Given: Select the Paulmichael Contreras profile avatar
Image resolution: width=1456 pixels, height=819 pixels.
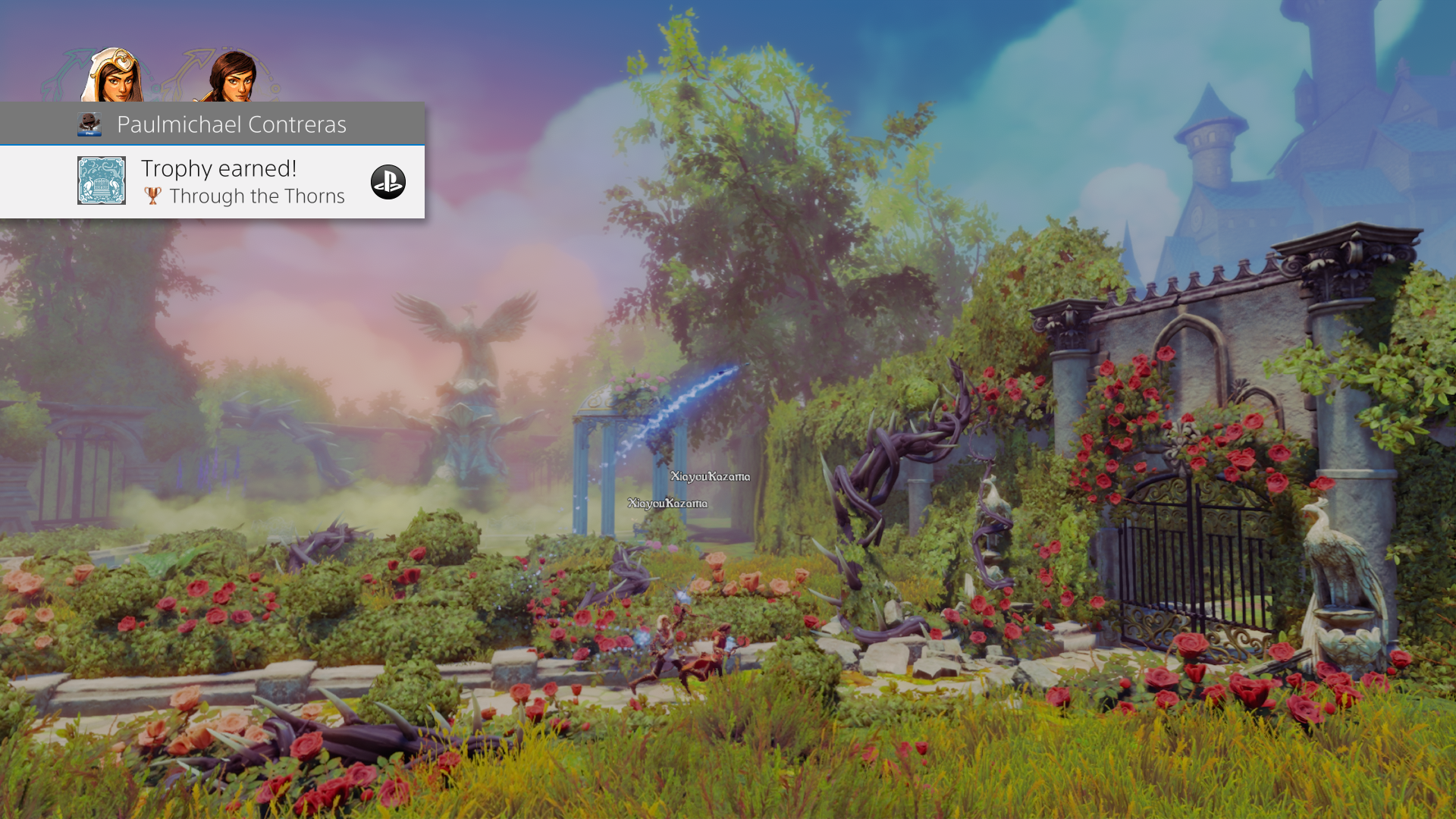Looking at the screenshot, I should point(89,124).
